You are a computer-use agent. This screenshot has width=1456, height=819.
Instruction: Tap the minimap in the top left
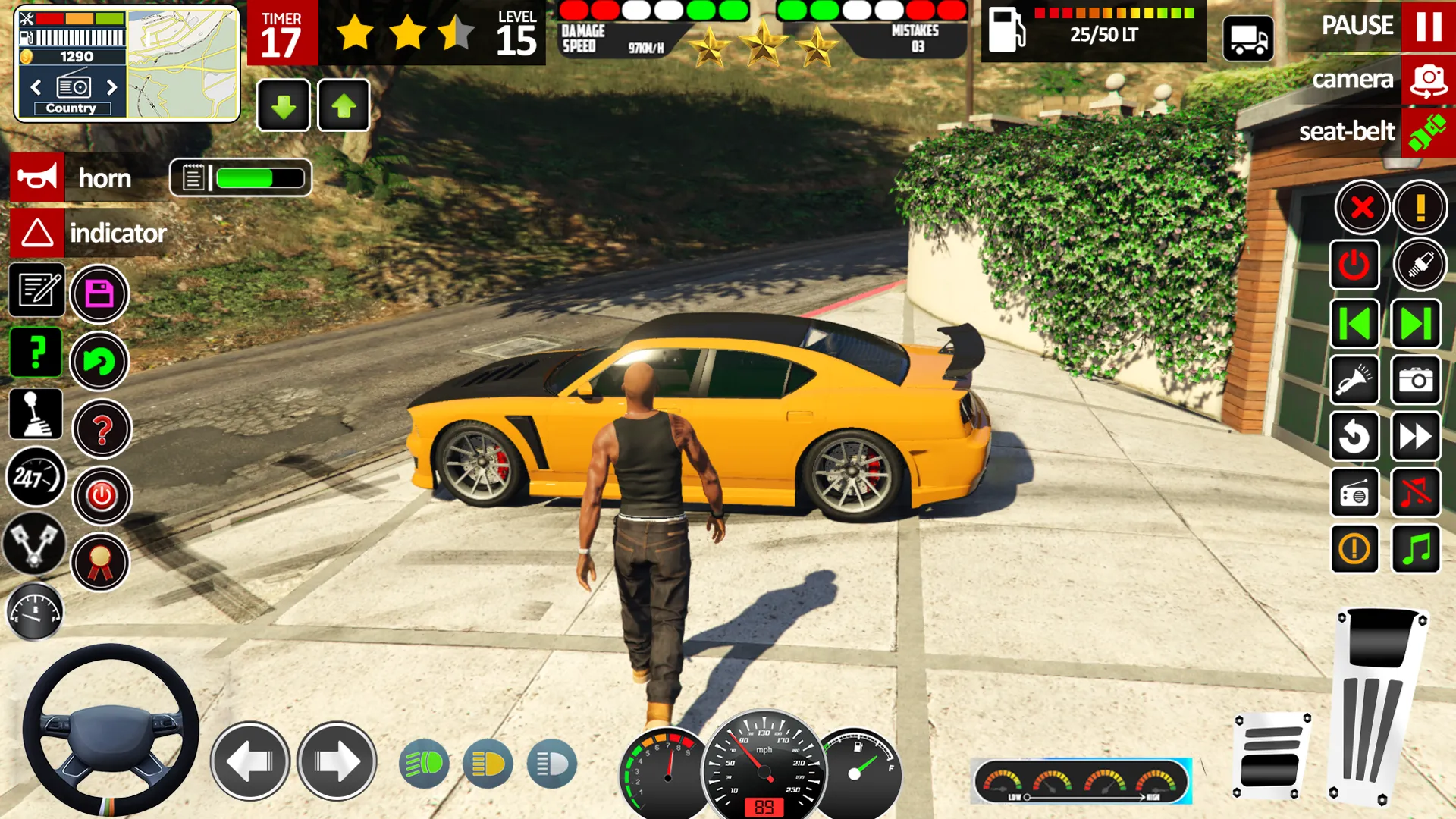[x=182, y=61]
